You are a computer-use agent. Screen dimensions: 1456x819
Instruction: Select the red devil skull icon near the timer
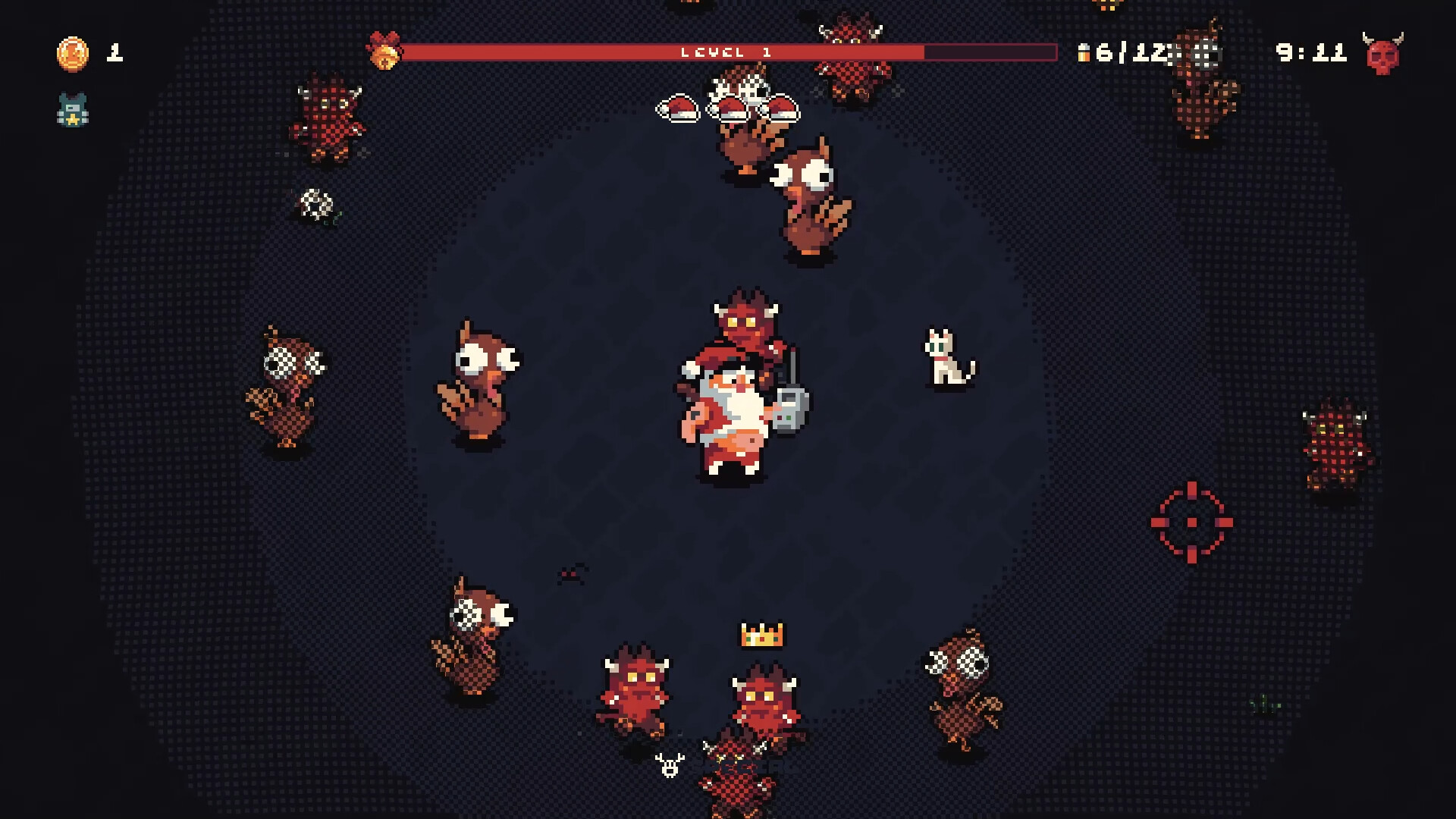[x=1382, y=53]
